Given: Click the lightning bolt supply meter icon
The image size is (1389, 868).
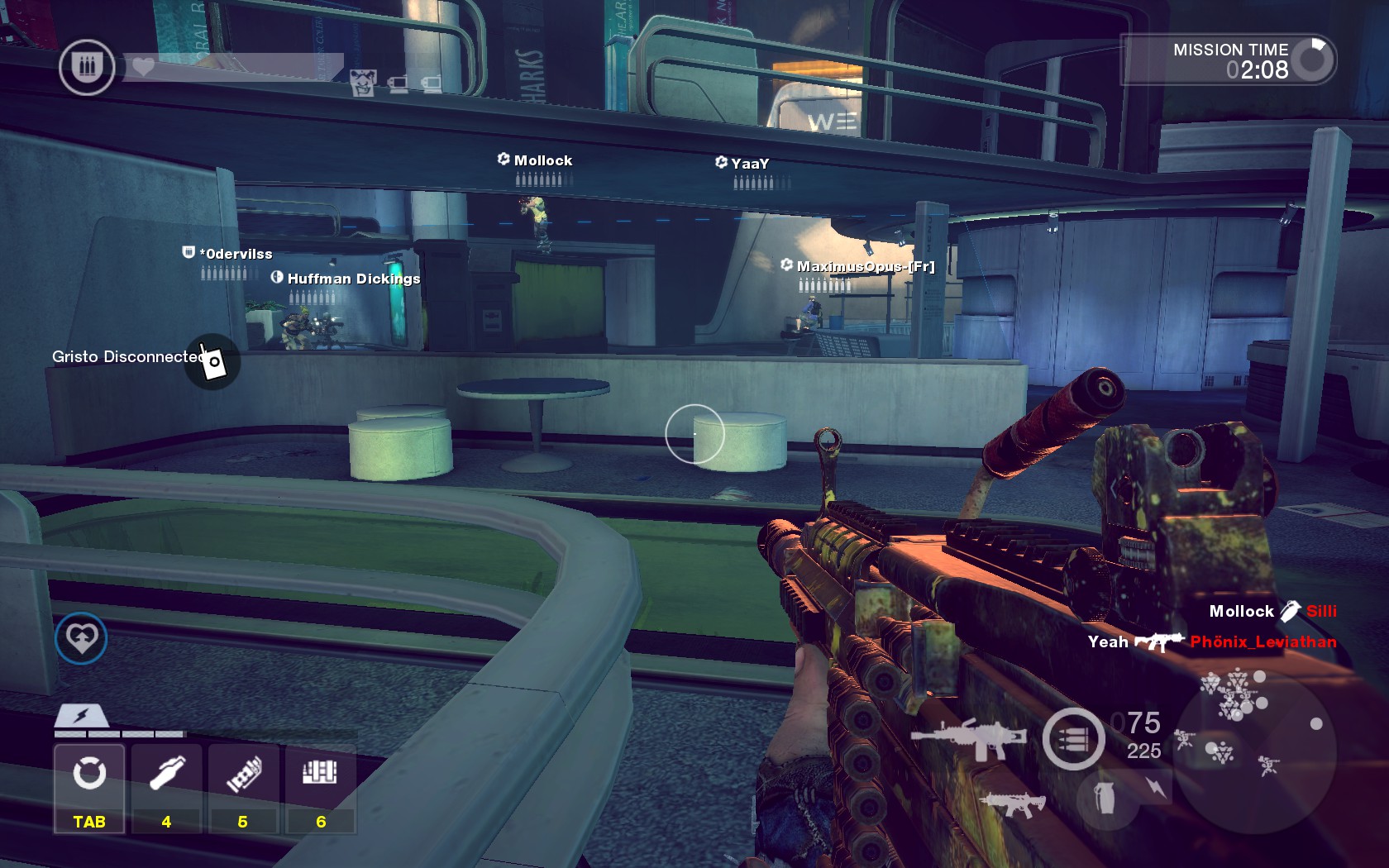Looking at the screenshot, I should point(81,716).
